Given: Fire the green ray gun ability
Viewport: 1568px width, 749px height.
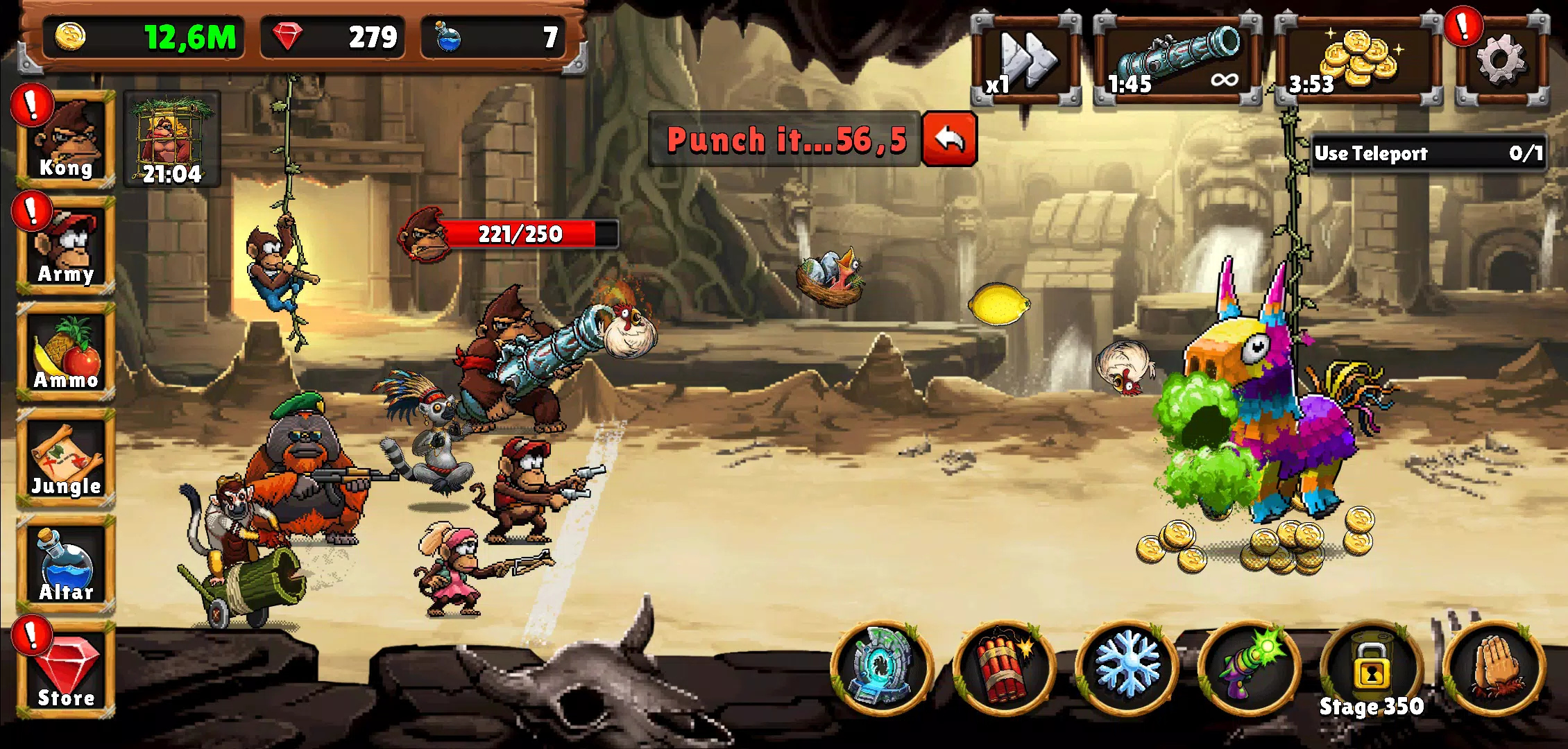Looking at the screenshot, I should [x=1249, y=667].
